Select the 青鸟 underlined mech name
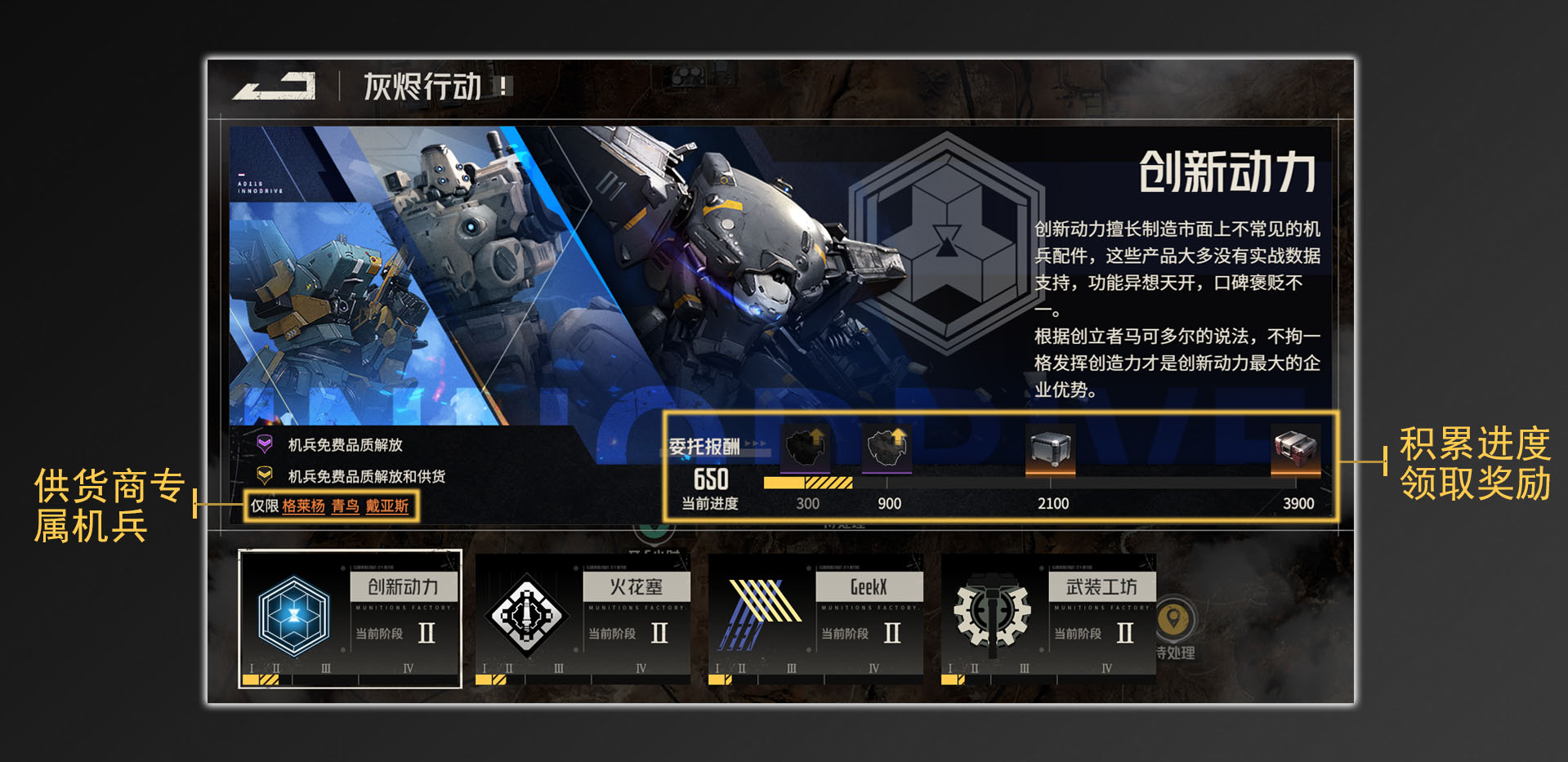The width and height of the screenshot is (1568, 762). pyautogui.click(x=346, y=506)
